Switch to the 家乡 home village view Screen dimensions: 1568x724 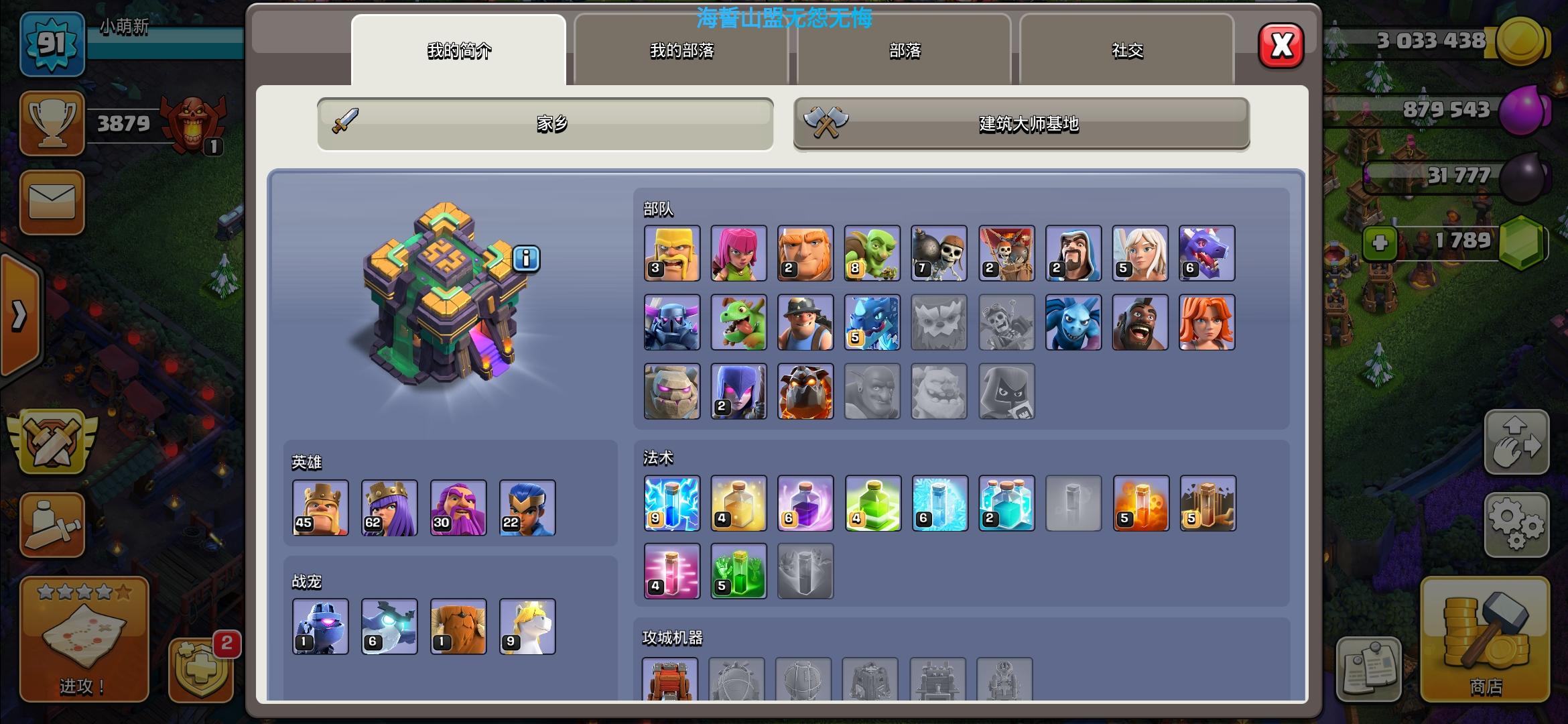point(544,123)
